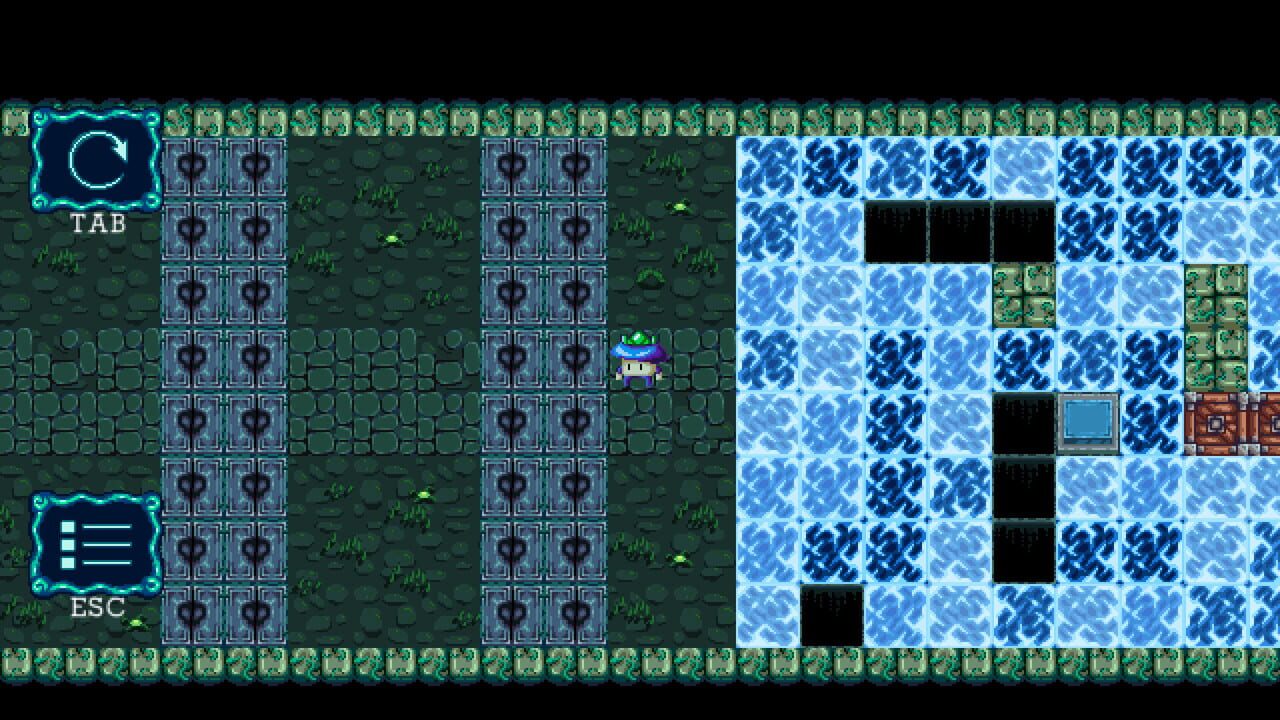The height and width of the screenshot is (720, 1280).
Task: Click the vine-covered top border tile
Action: click(400, 120)
